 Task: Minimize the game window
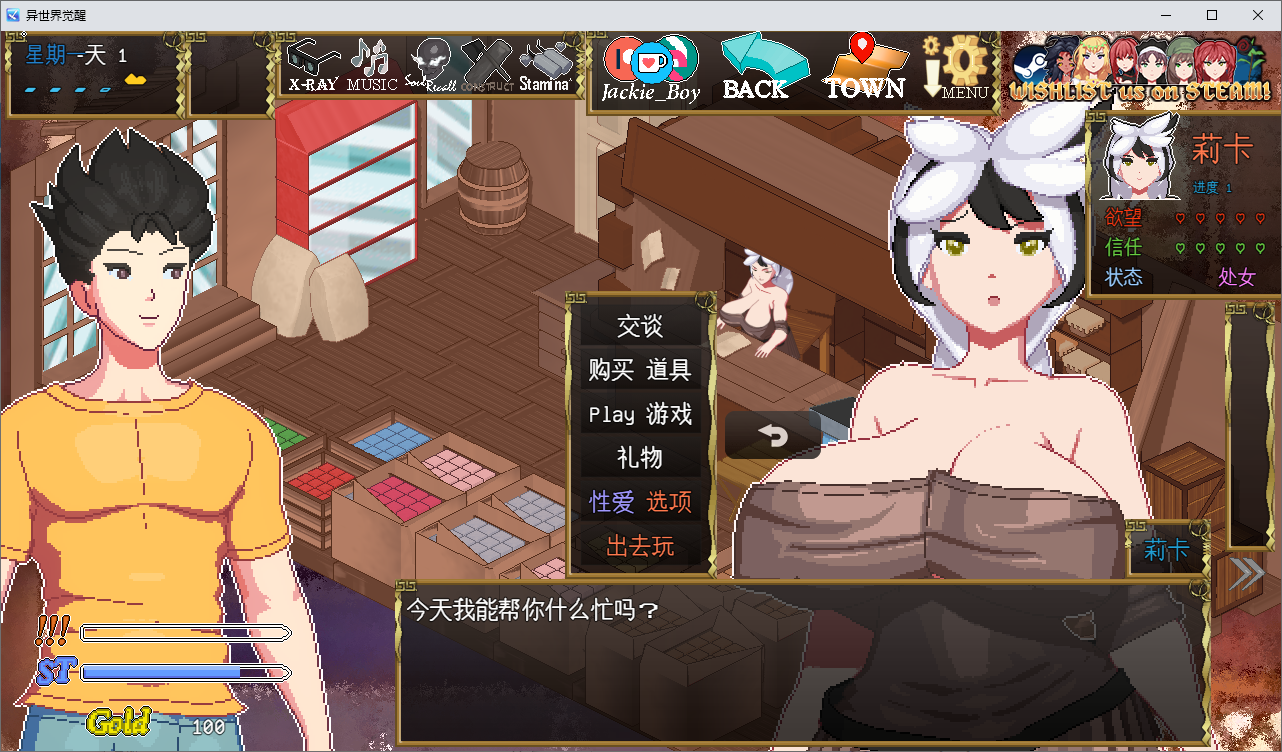pyautogui.click(x=1166, y=15)
